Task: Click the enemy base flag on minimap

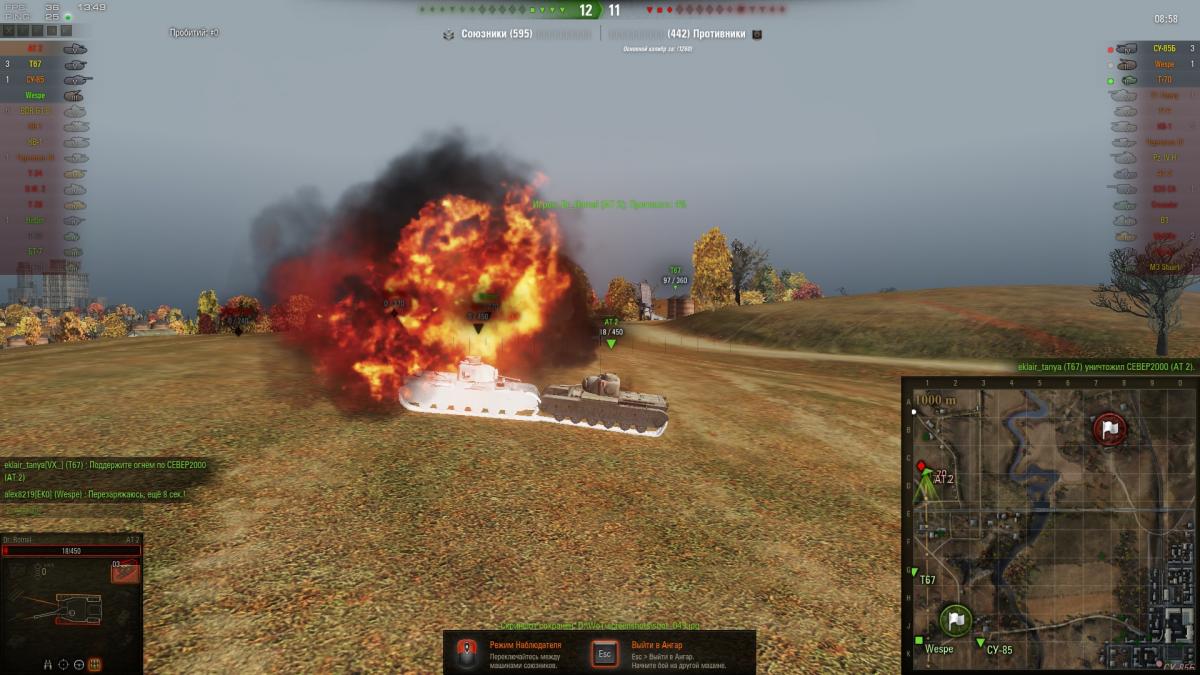Action: click(1109, 429)
